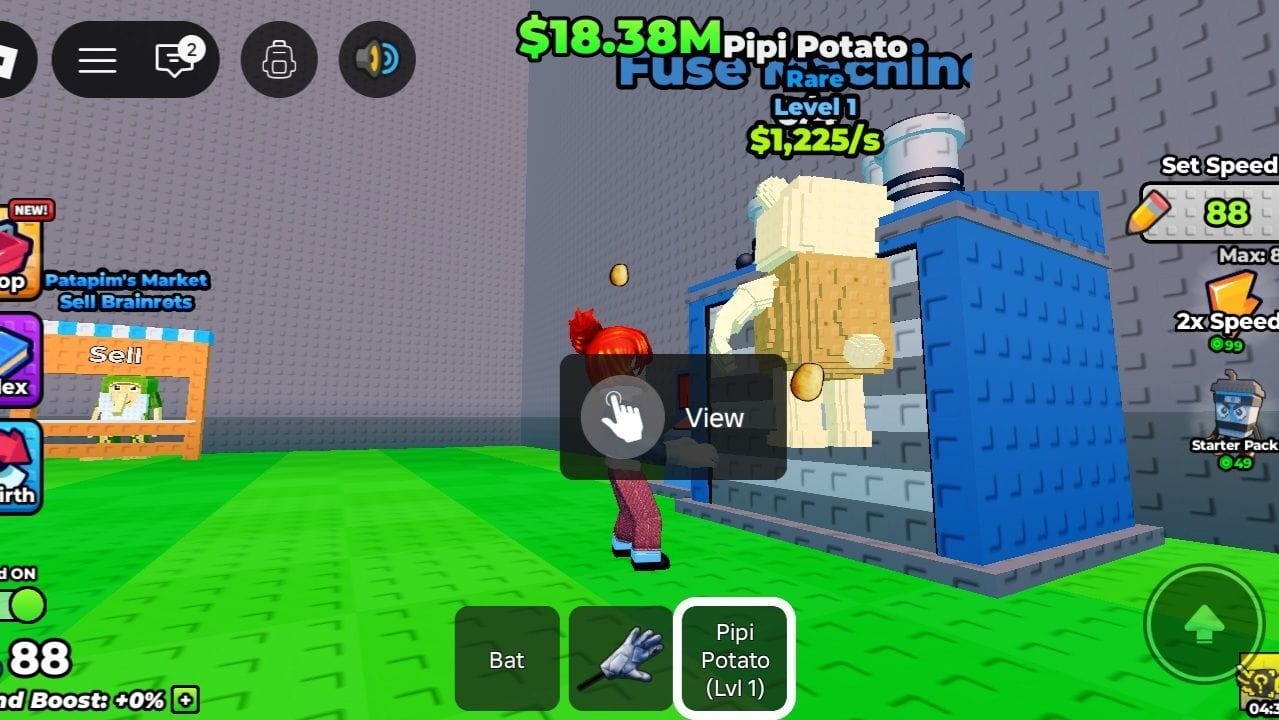This screenshot has height=720, width=1279.
Task: Select the Pipi Potato hotbar slot
Action: (x=735, y=659)
